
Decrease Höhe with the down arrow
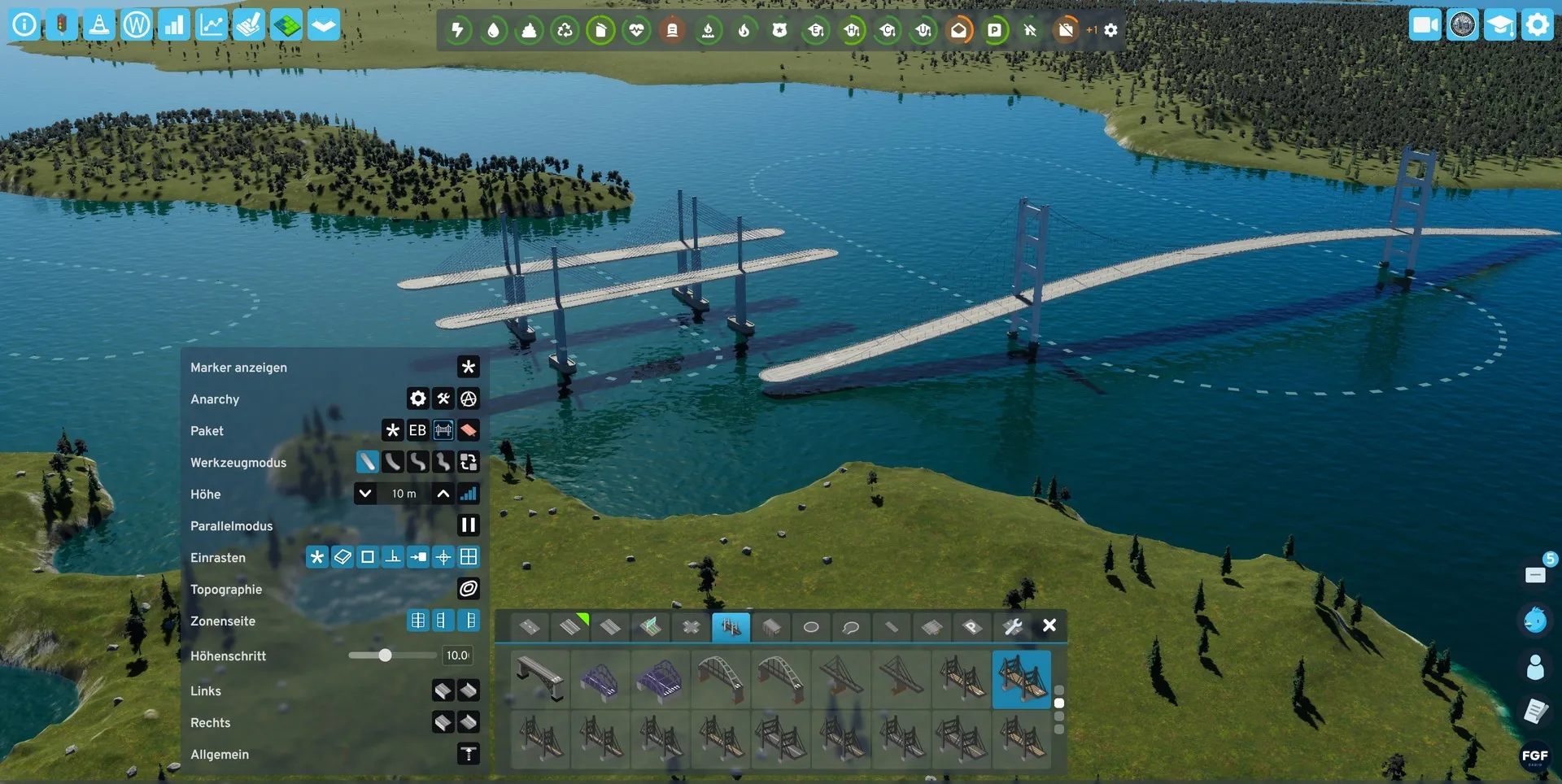click(365, 494)
